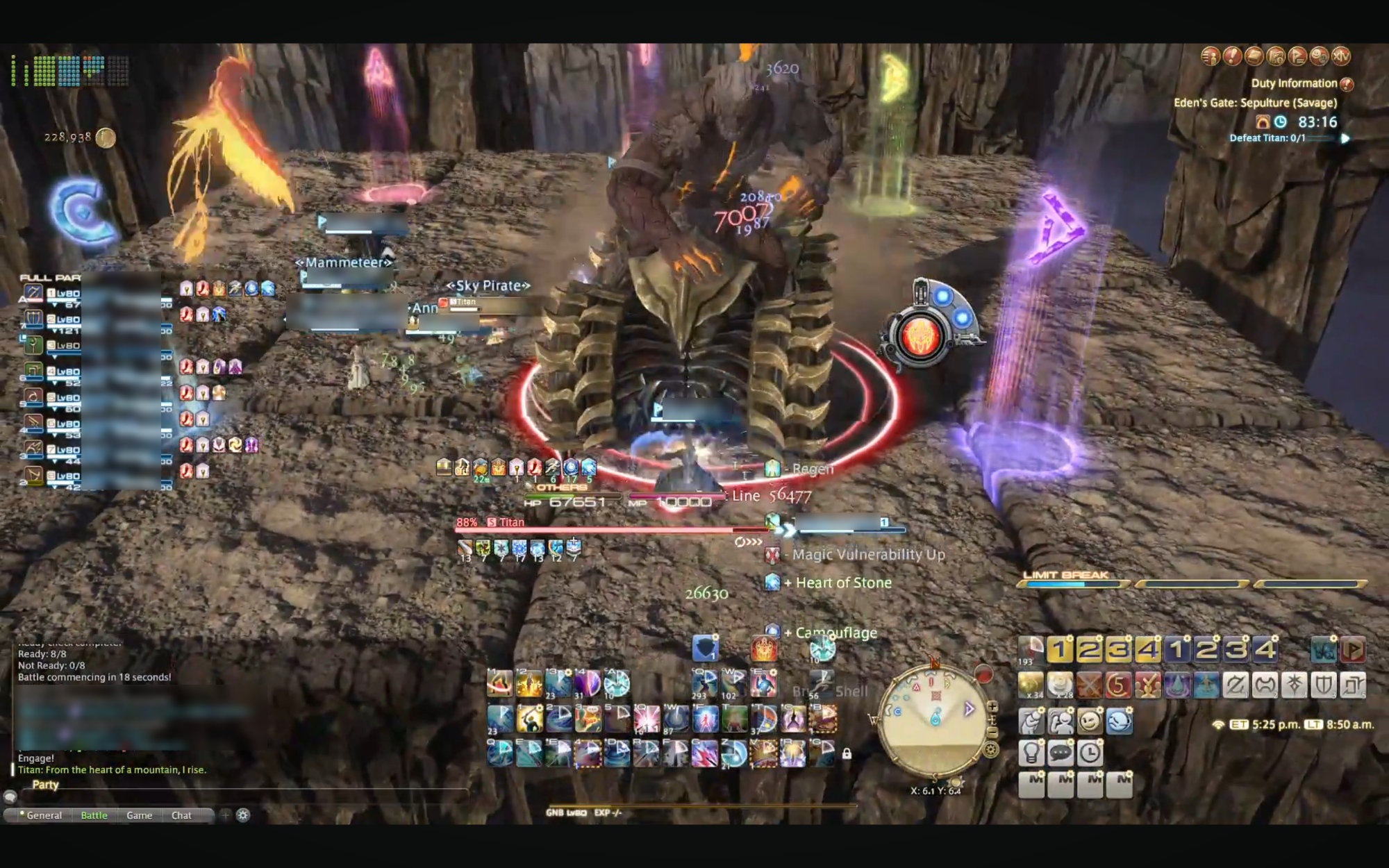Open chat log settings gear
Screen dimensions: 1389x868
(243, 815)
